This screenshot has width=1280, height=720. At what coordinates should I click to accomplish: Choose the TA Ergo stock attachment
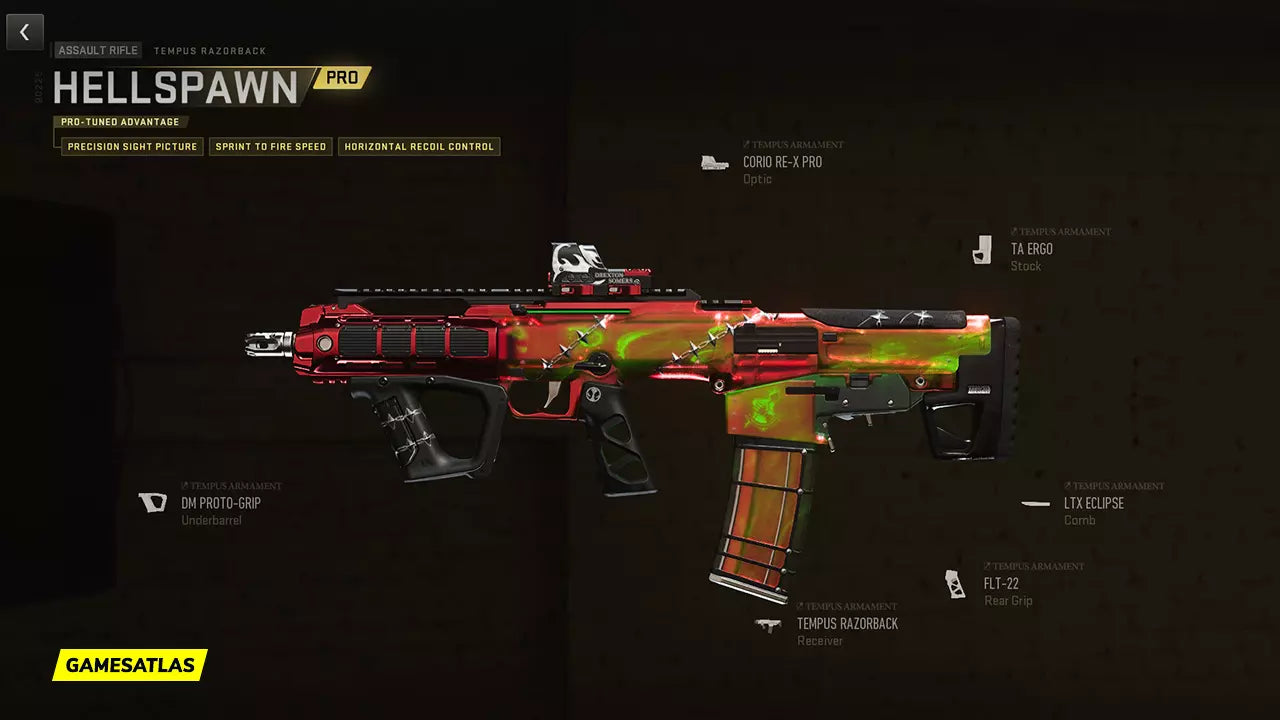coord(1031,249)
